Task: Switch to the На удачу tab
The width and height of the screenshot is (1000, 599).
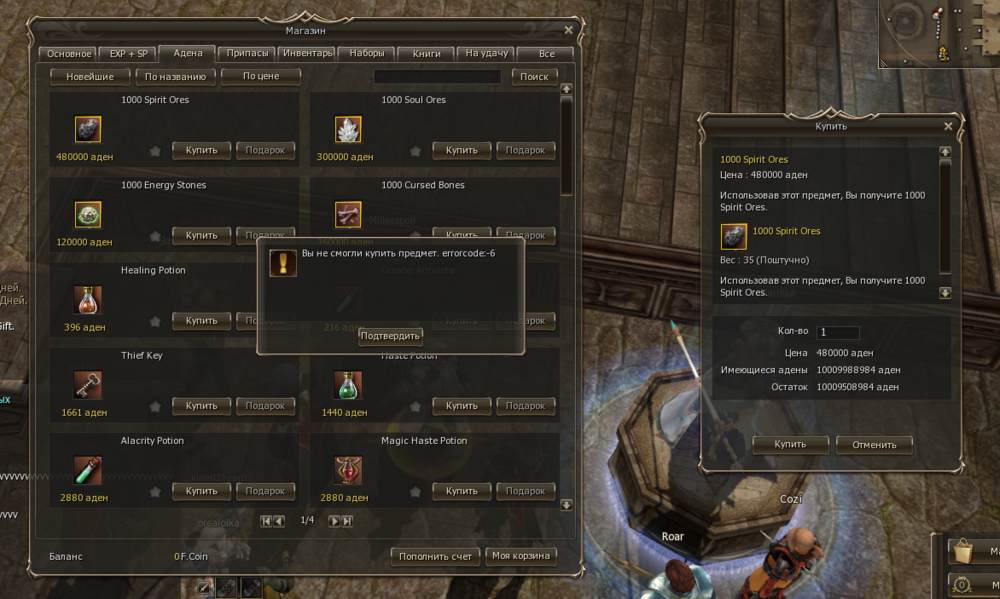Action: pos(487,54)
